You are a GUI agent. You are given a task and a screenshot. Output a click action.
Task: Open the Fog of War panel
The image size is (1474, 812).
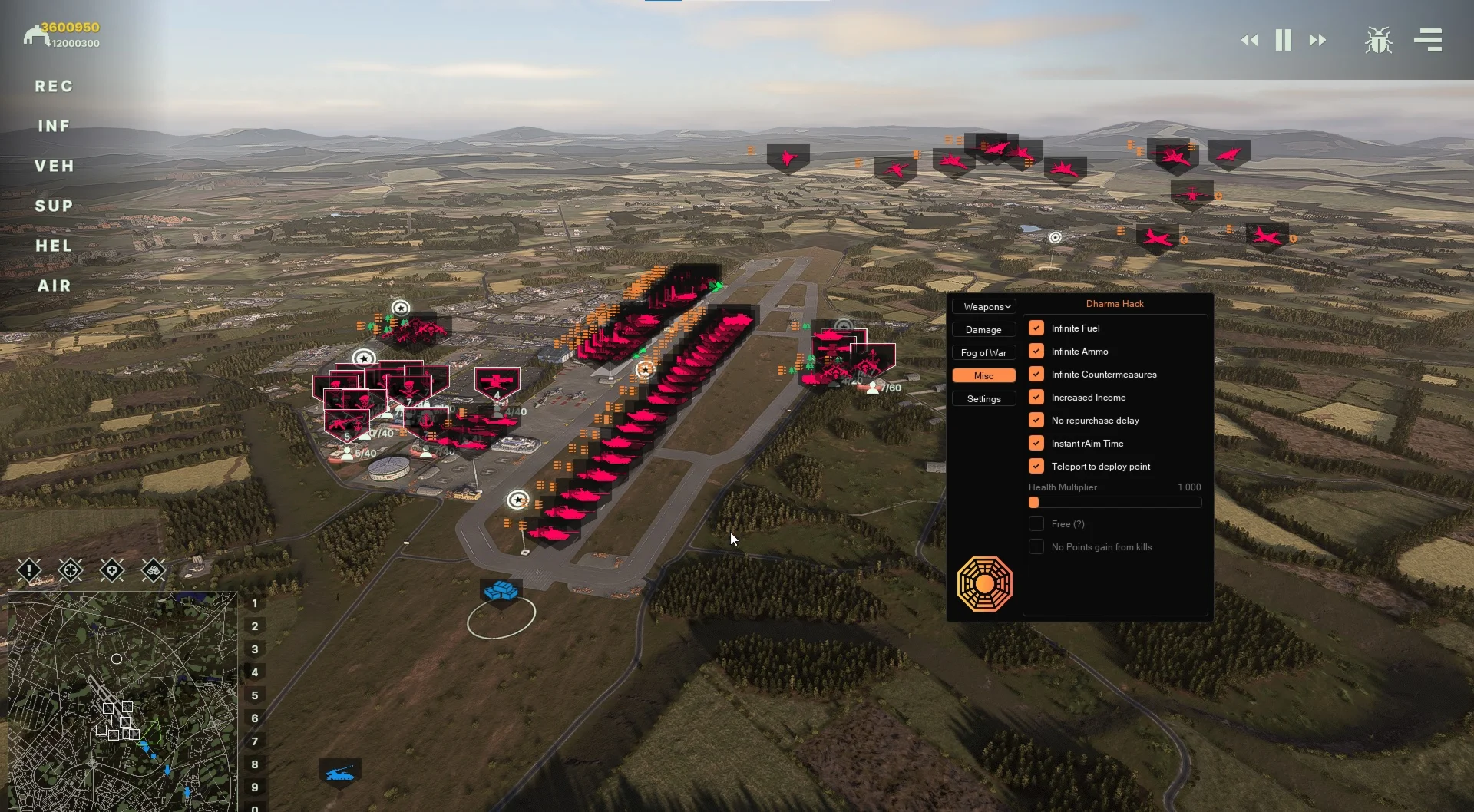pyautogui.click(x=984, y=352)
